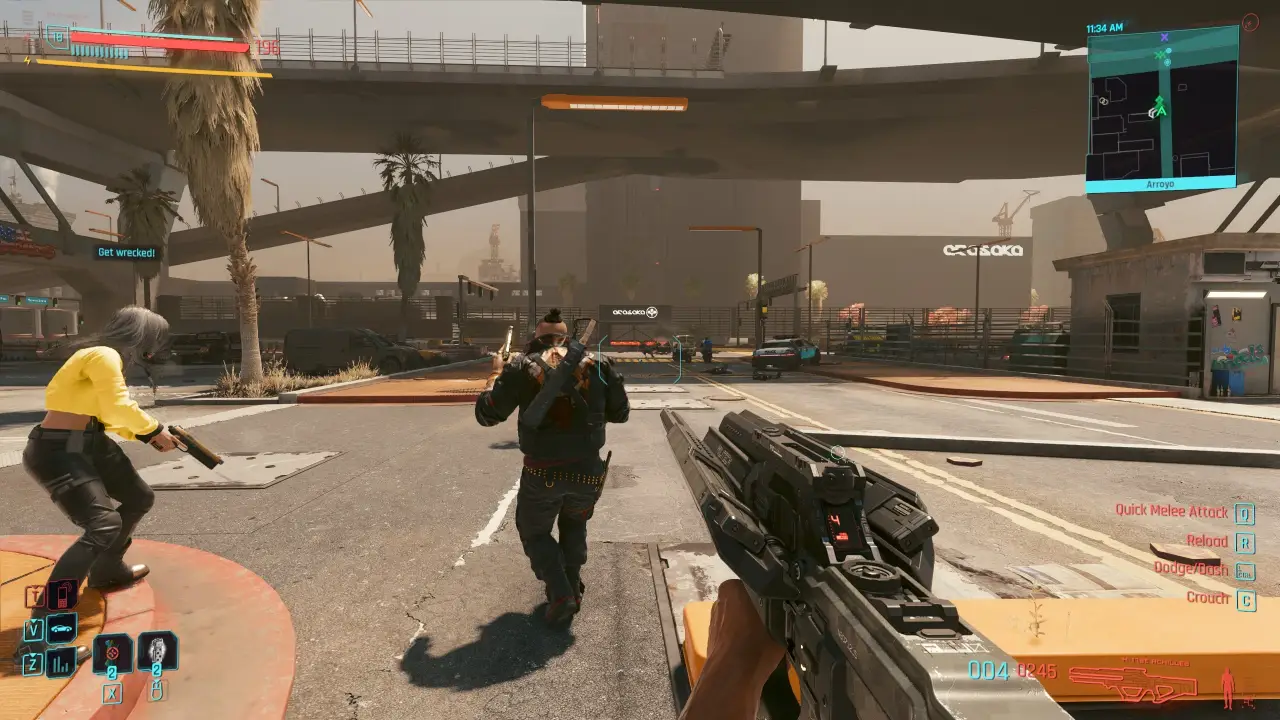
Task: Select the vehicle summon car icon
Action: click(62, 627)
